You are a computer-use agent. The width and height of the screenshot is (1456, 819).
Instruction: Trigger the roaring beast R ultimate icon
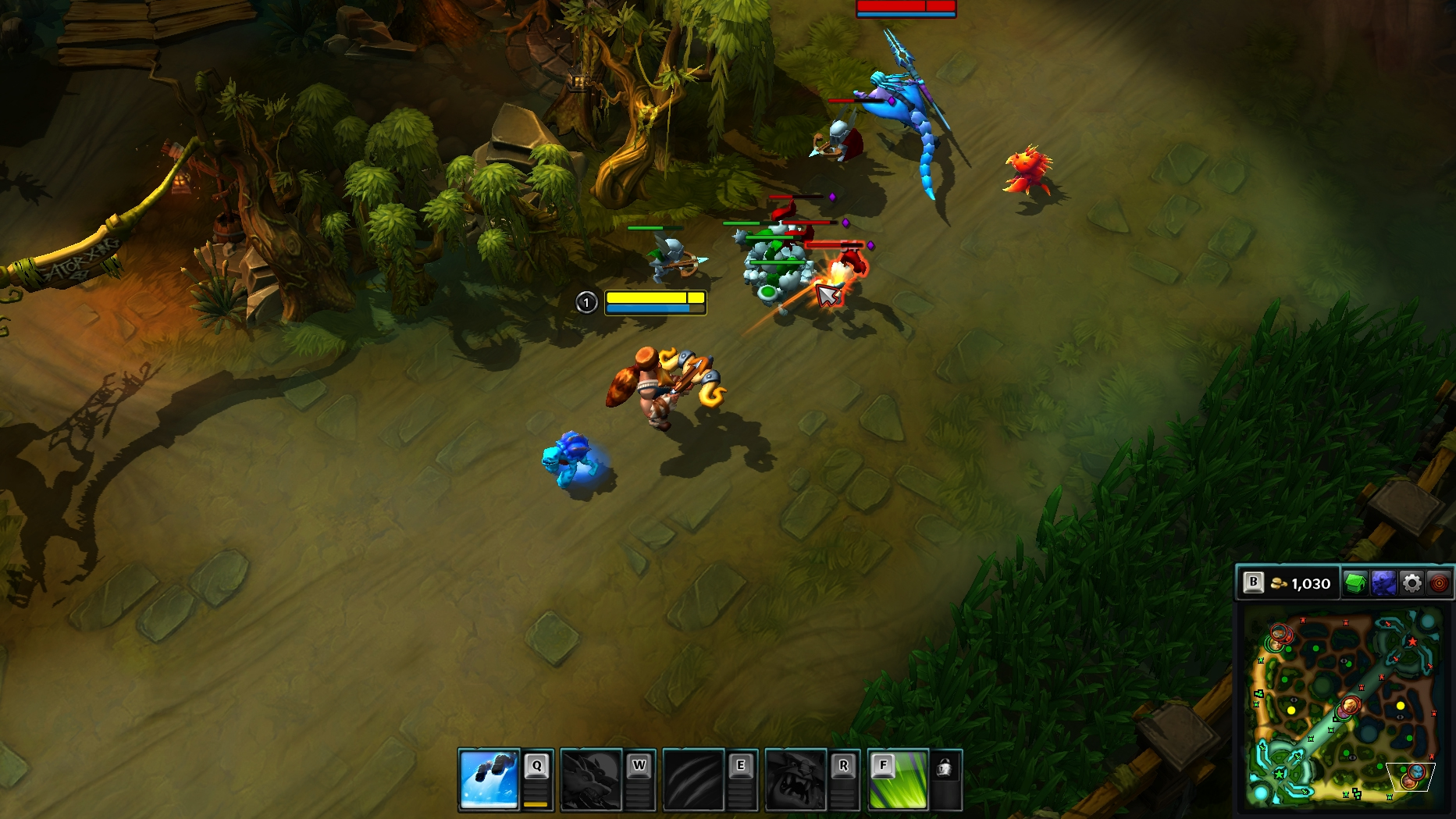[796, 779]
